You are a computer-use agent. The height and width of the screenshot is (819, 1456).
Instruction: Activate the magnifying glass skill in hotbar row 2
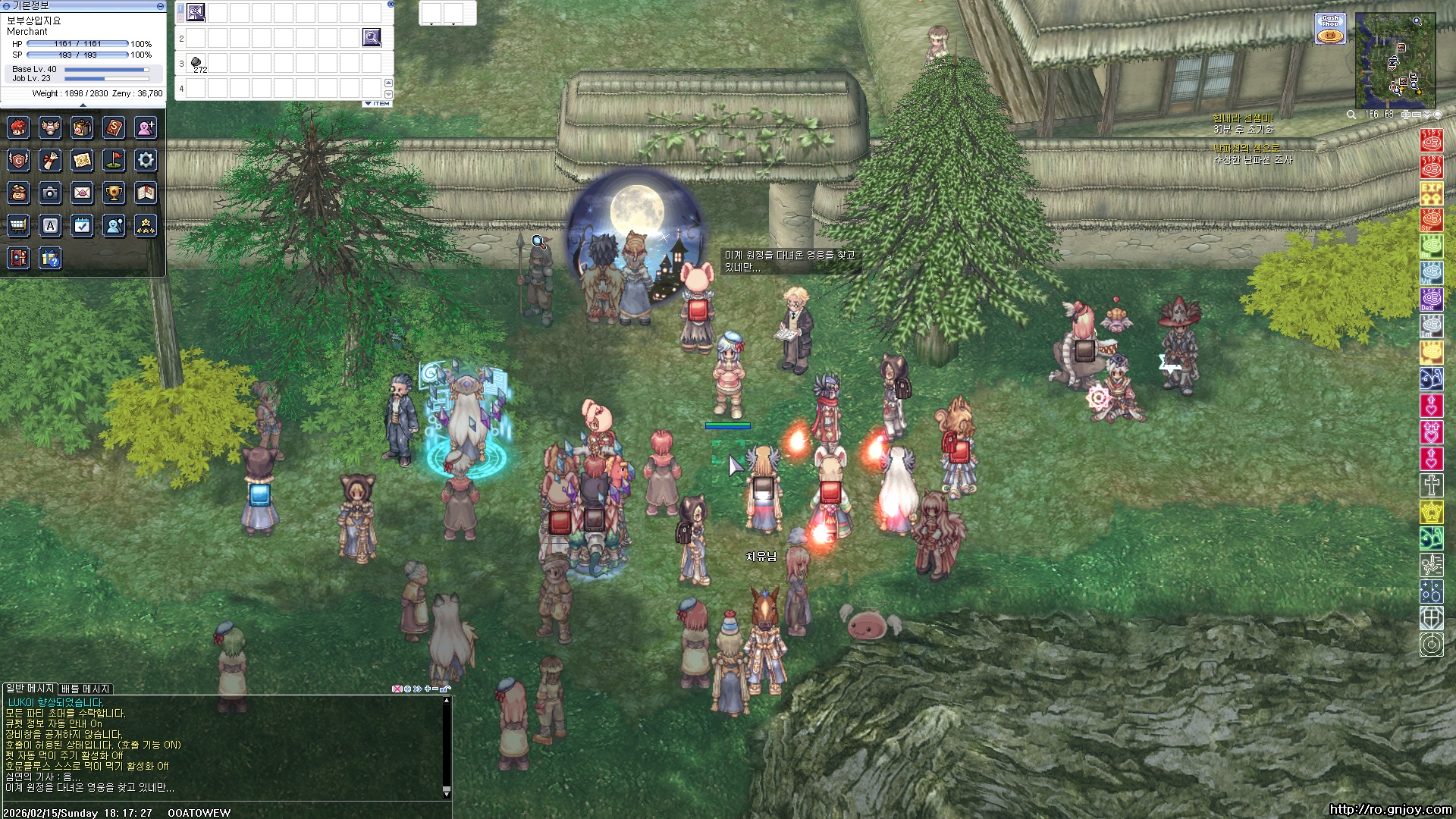[x=372, y=37]
